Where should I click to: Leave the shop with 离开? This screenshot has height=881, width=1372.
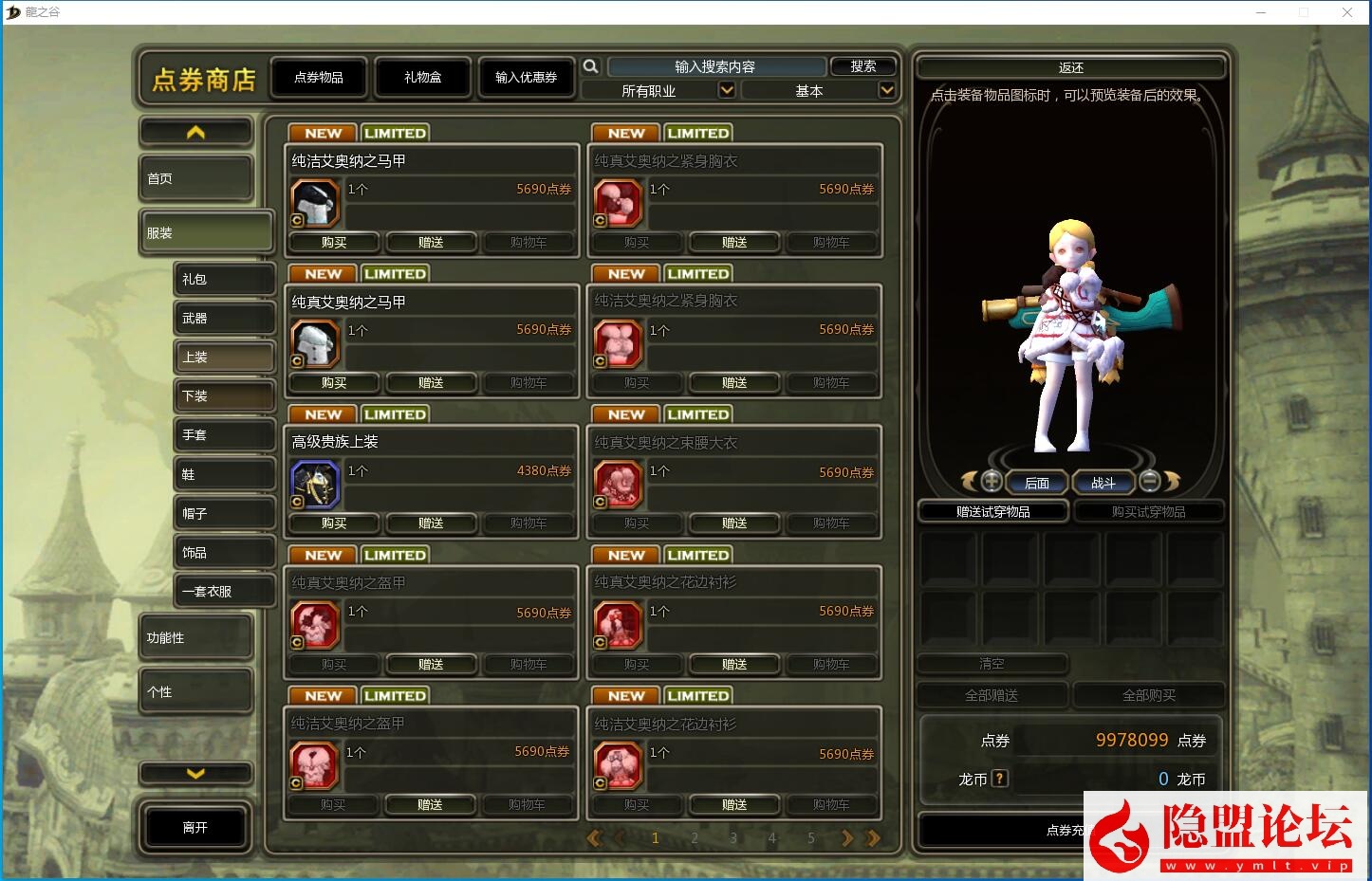click(195, 828)
